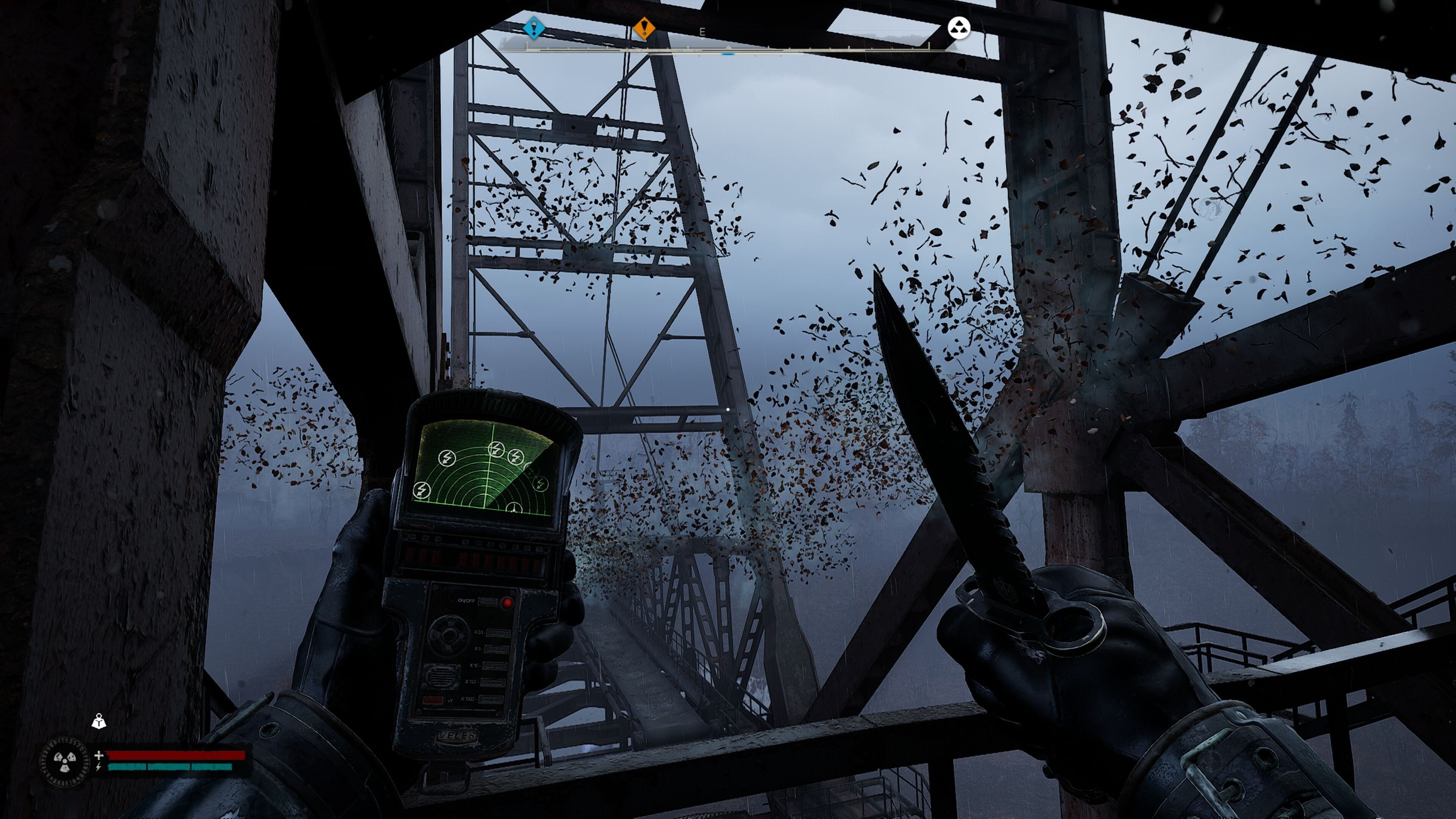Screen dimensions: 1456x819
Task: Click the weight encumbrance status icon
Action: (99, 721)
